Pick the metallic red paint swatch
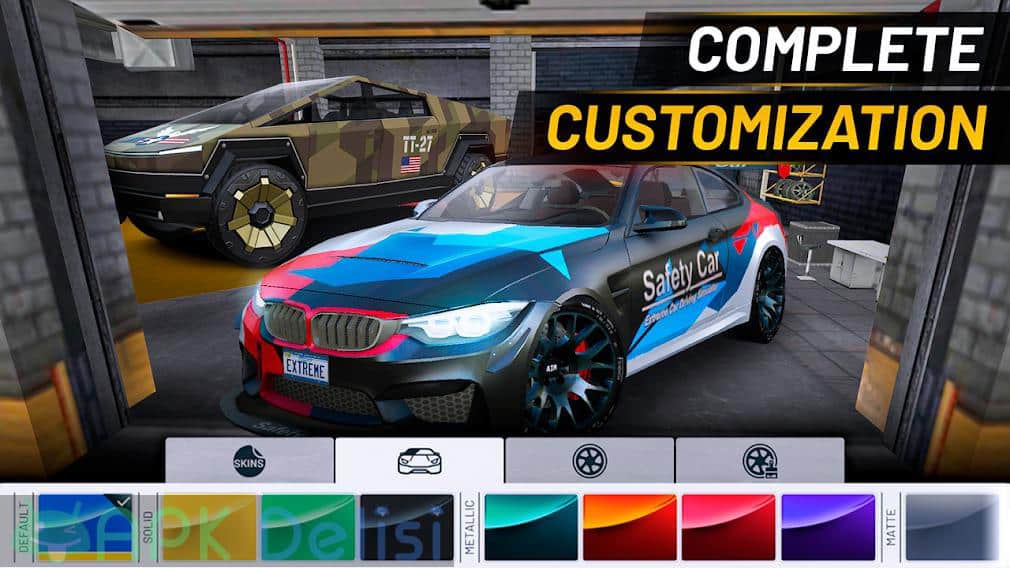 tap(728, 526)
